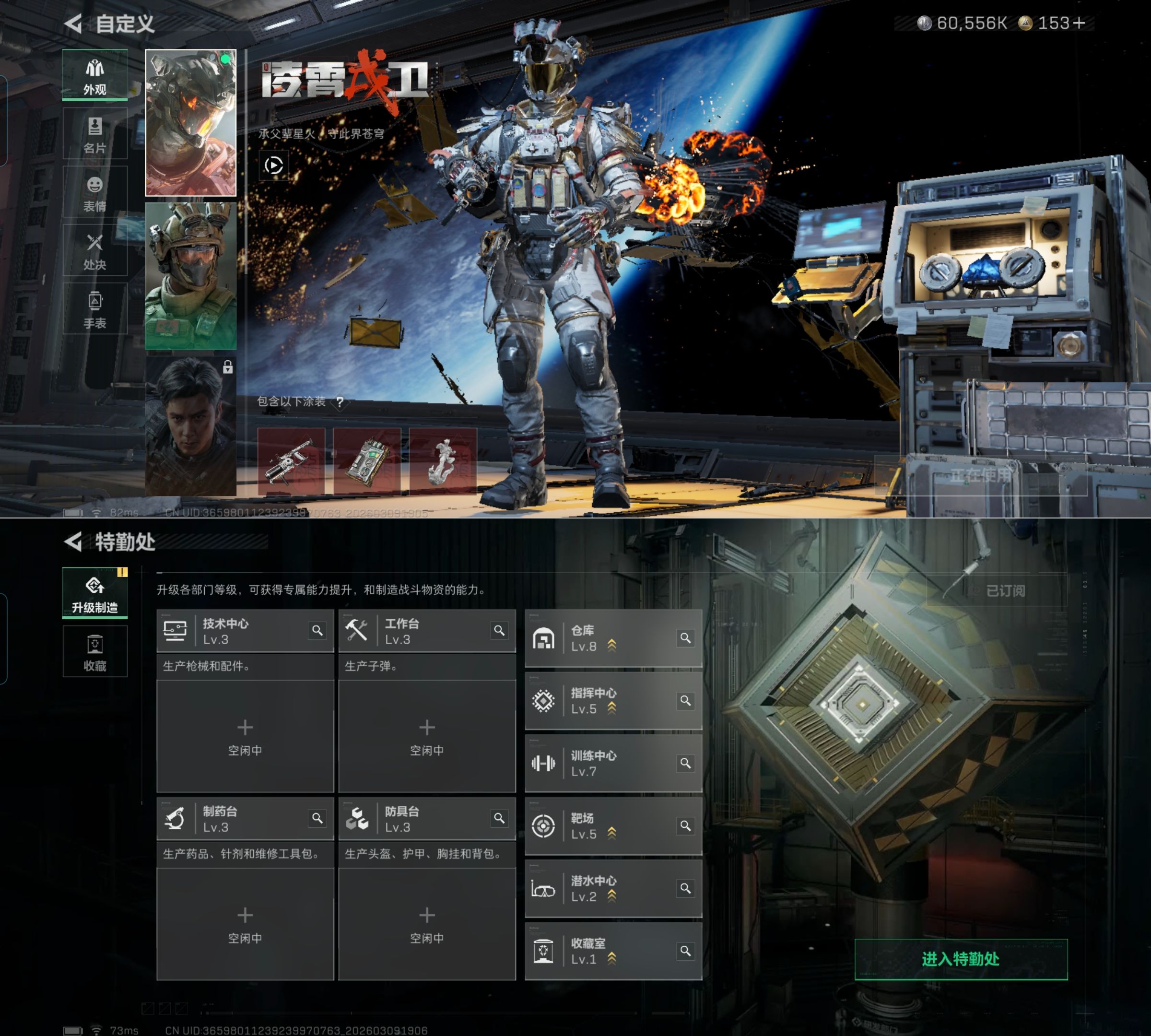Open the 潜水中心 Lv.2 row
This screenshot has width=1151, height=1036.
[613, 889]
